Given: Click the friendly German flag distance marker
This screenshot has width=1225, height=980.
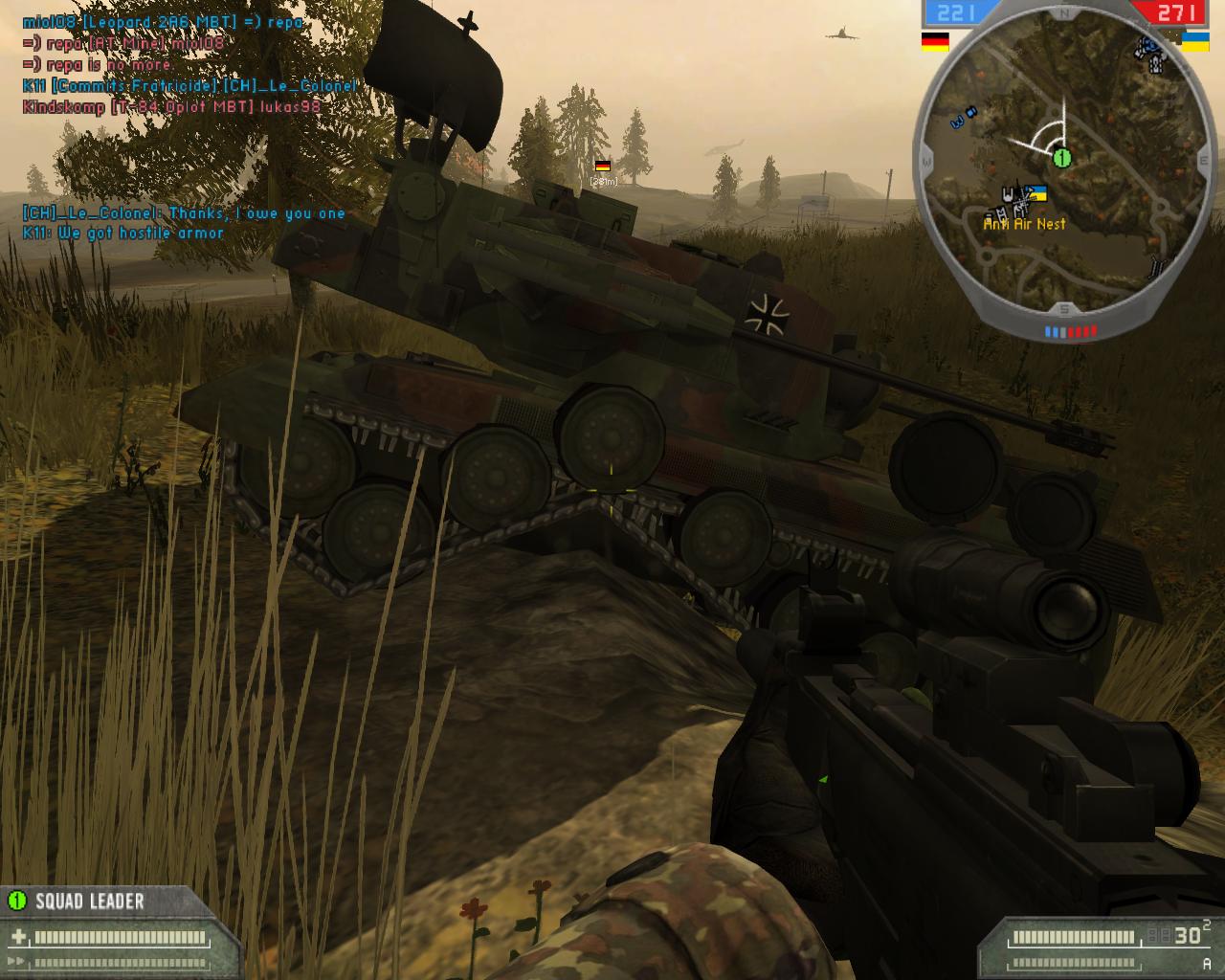Looking at the screenshot, I should (x=603, y=167).
